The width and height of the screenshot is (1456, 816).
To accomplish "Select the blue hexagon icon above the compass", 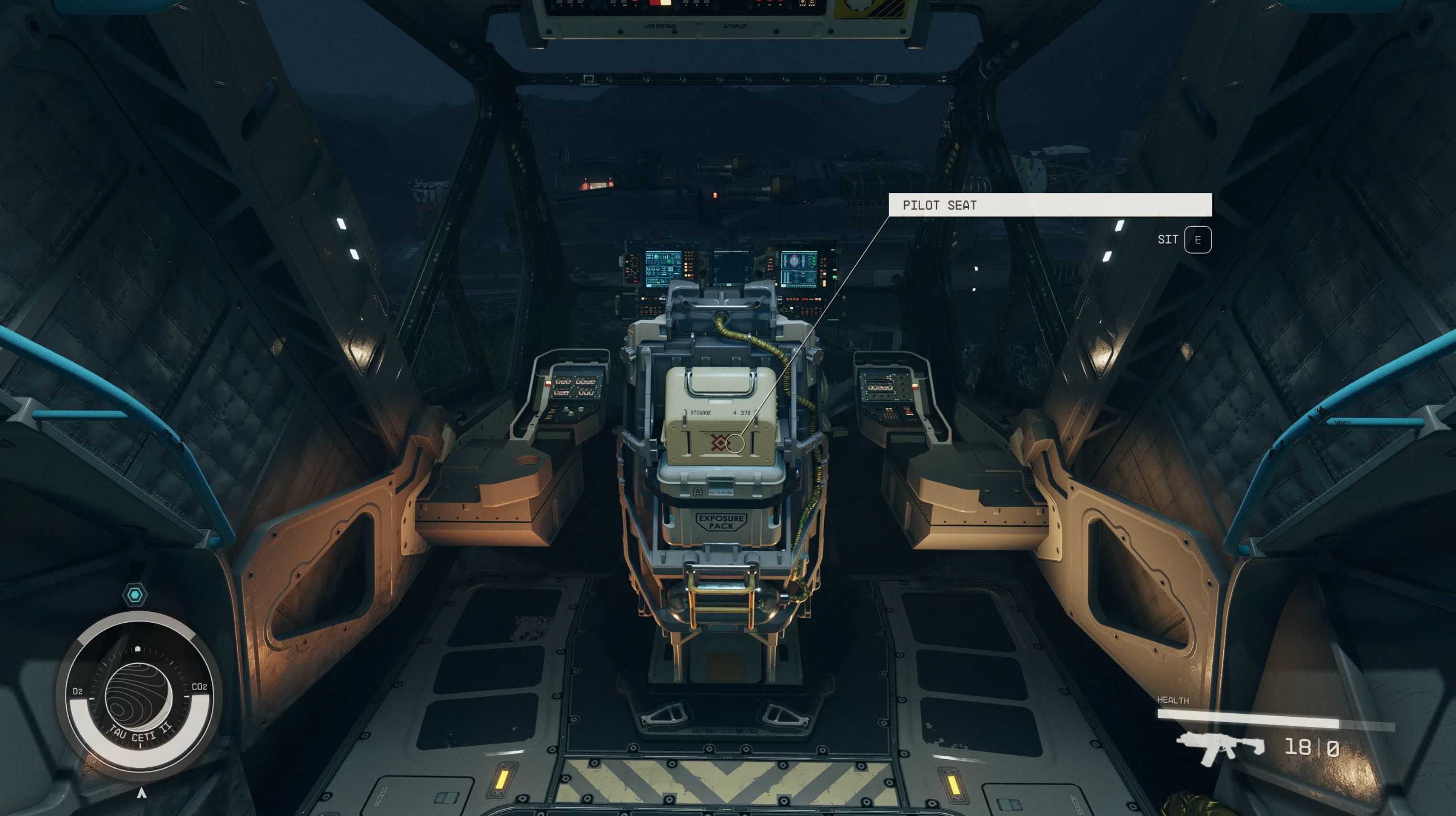I will [135, 595].
